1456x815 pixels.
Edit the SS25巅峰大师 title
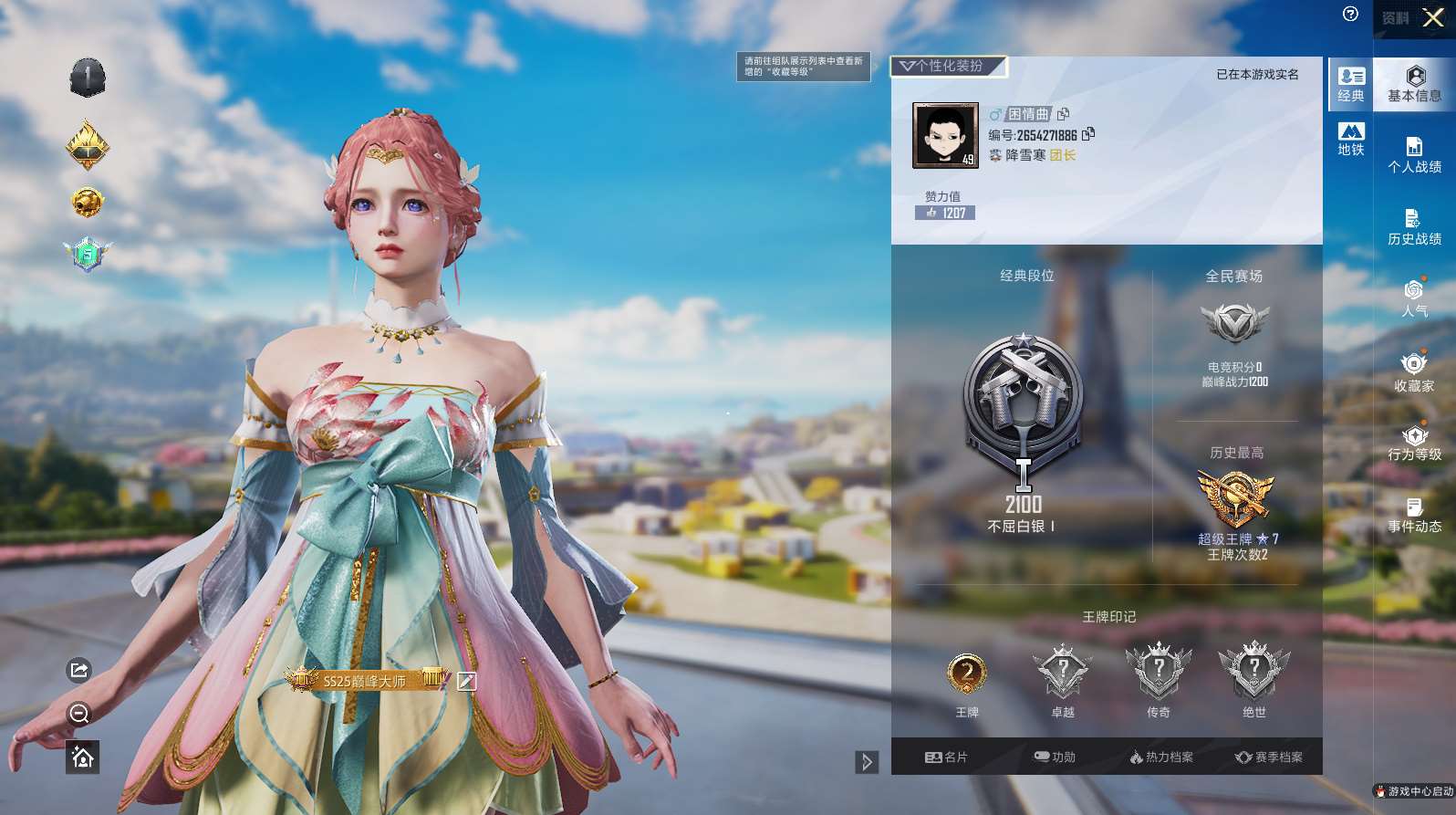pyautogui.click(x=466, y=681)
